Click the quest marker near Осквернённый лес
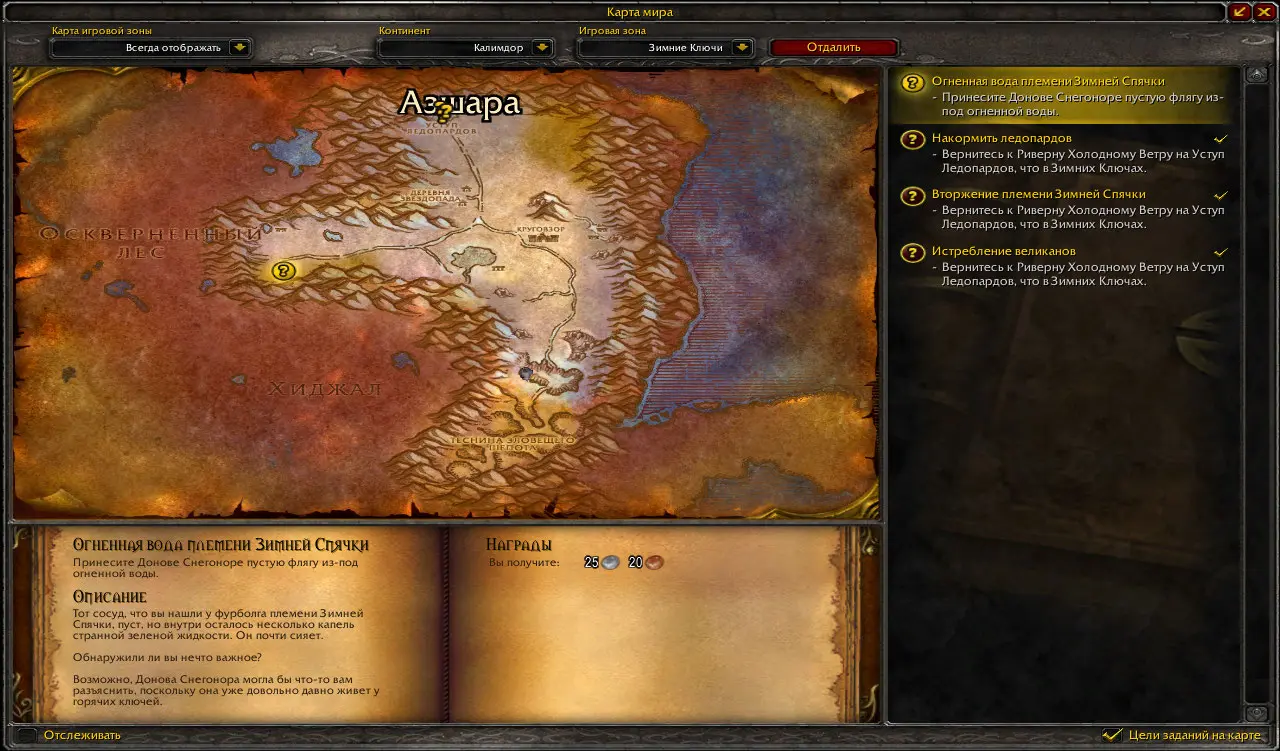 pyautogui.click(x=284, y=270)
